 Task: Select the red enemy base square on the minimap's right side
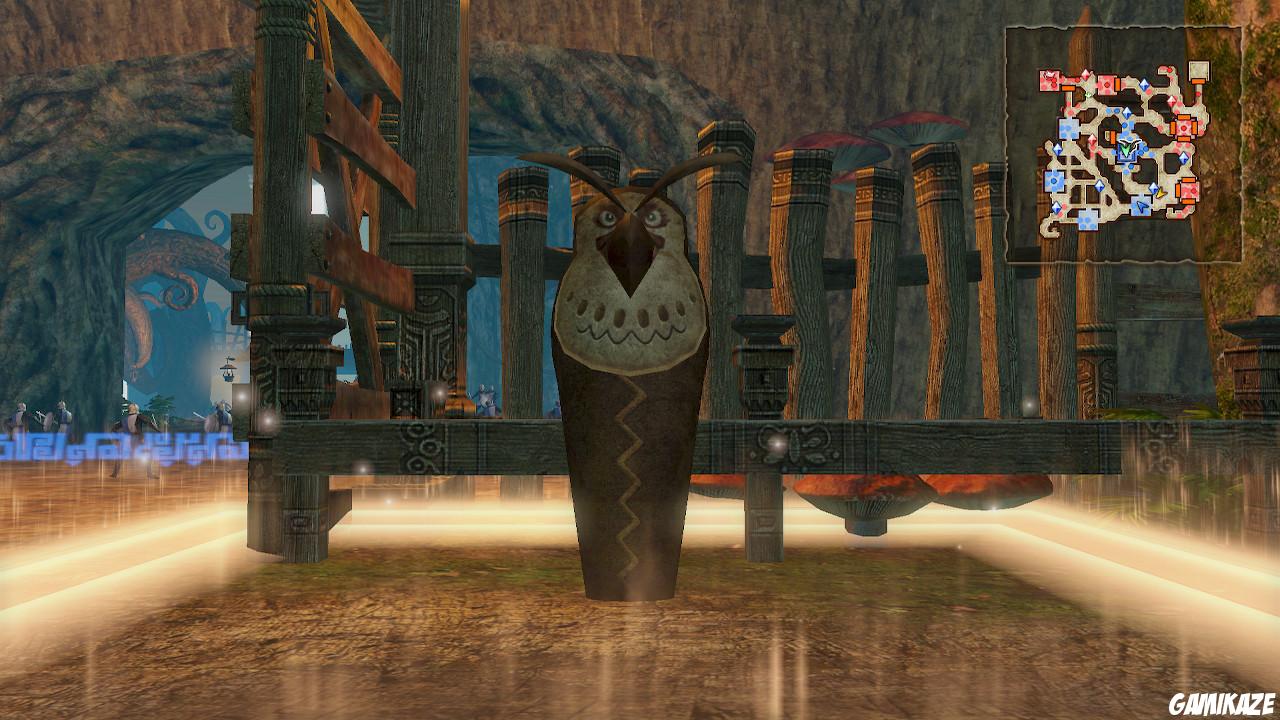(x=1183, y=127)
